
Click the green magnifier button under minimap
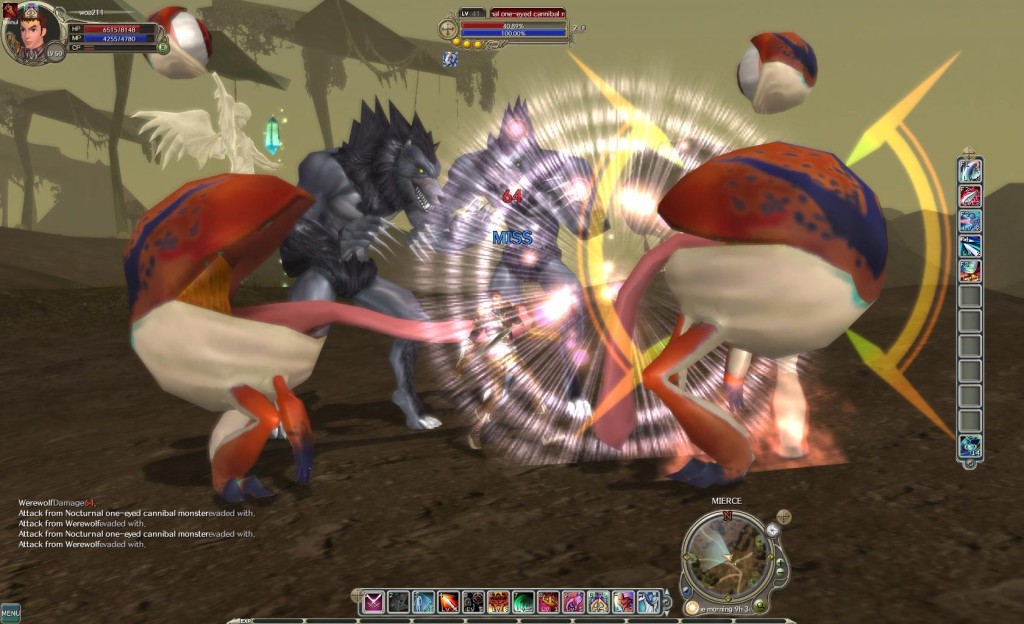pyautogui.click(x=761, y=604)
